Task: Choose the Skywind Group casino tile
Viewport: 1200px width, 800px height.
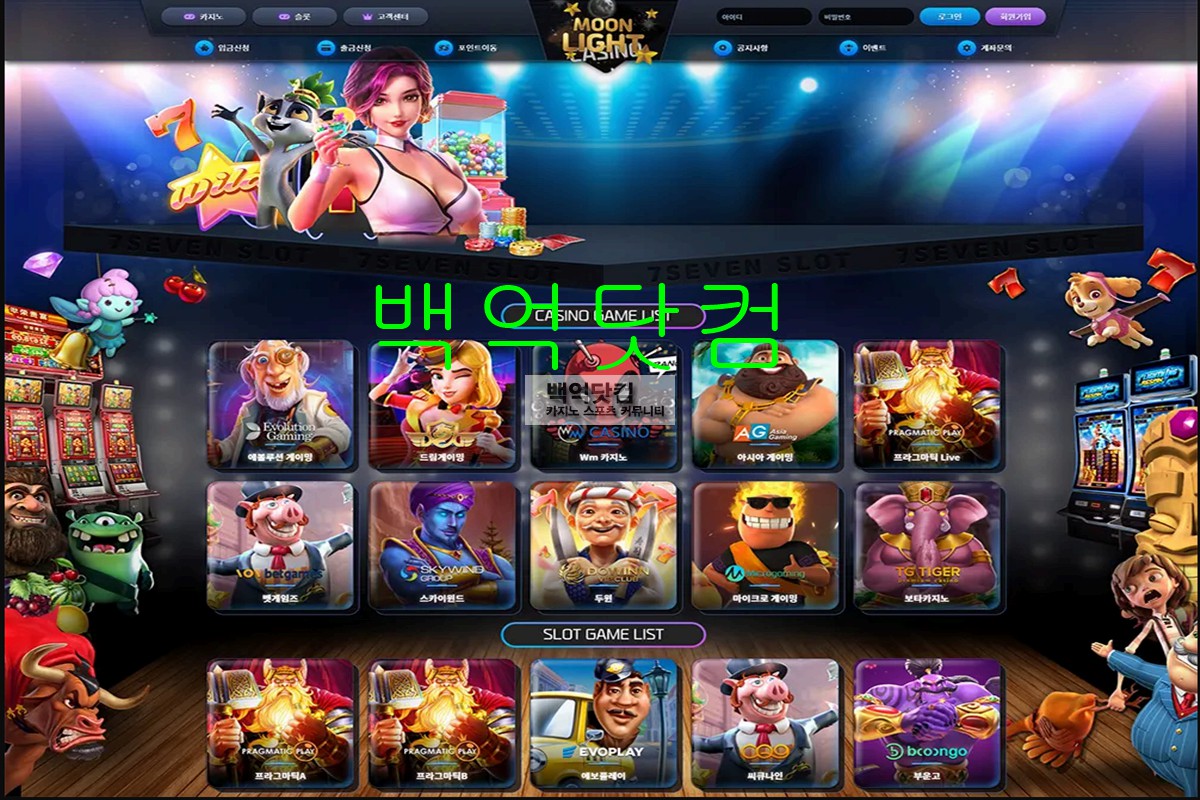Action: point(442,546)
